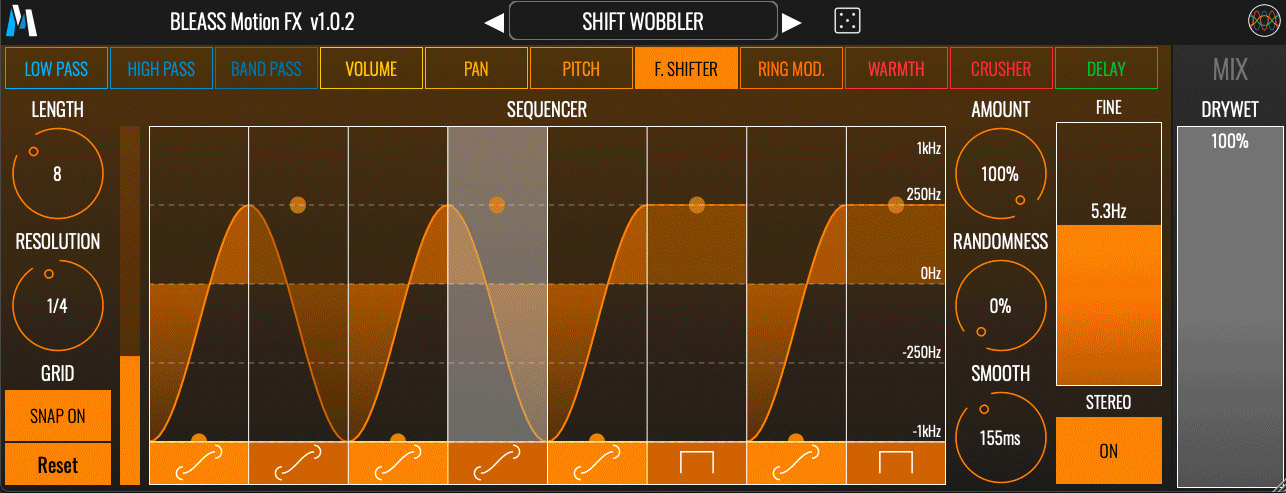Toggle the STEREO ON button
The image size is (1286, 493).
pos(1108,450)
